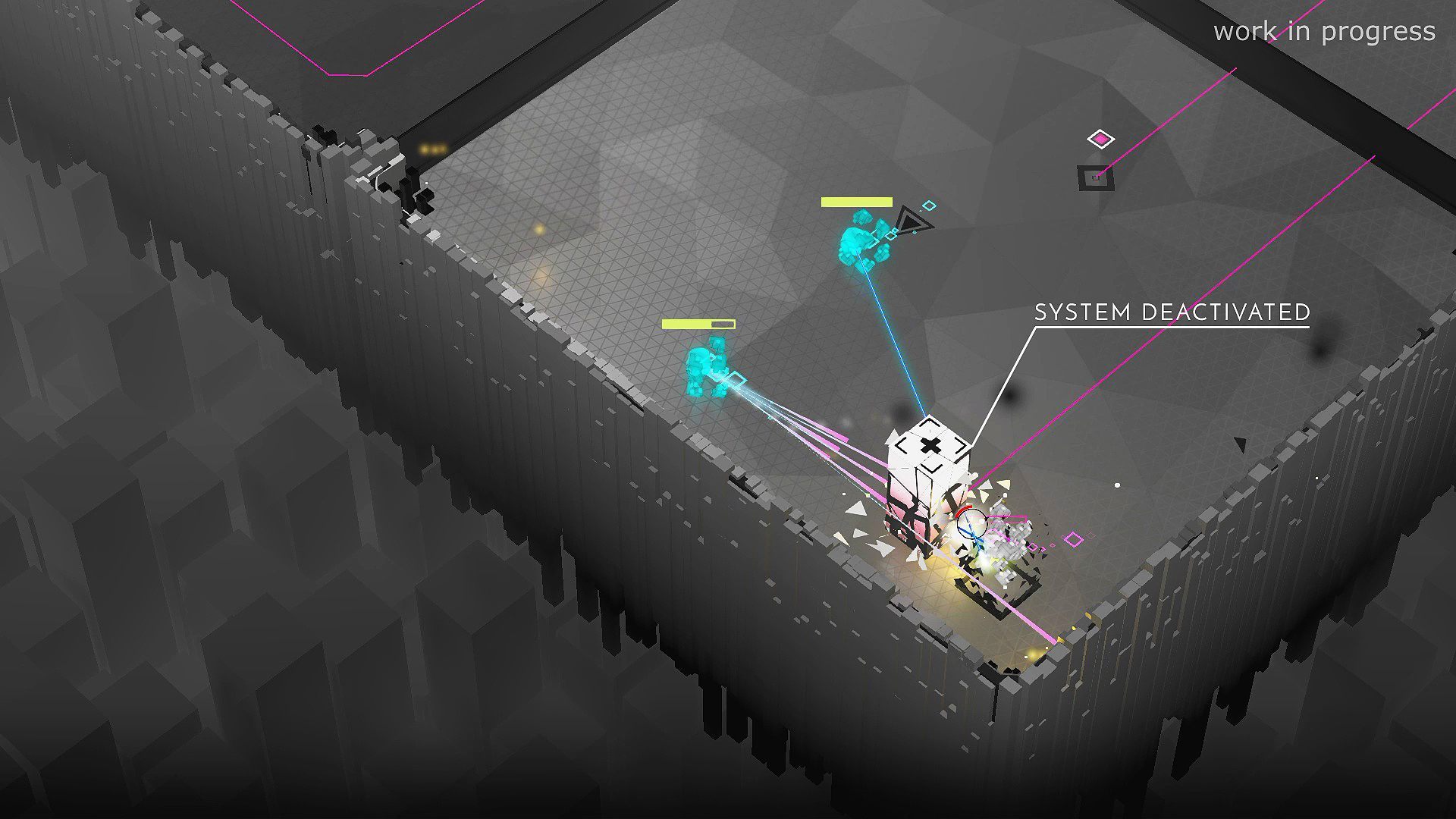The image size is (1456, 819).
Task: Open the small cyan square marker by the soldier's gun
Action: pyautogui.click(x=737, y=378)
